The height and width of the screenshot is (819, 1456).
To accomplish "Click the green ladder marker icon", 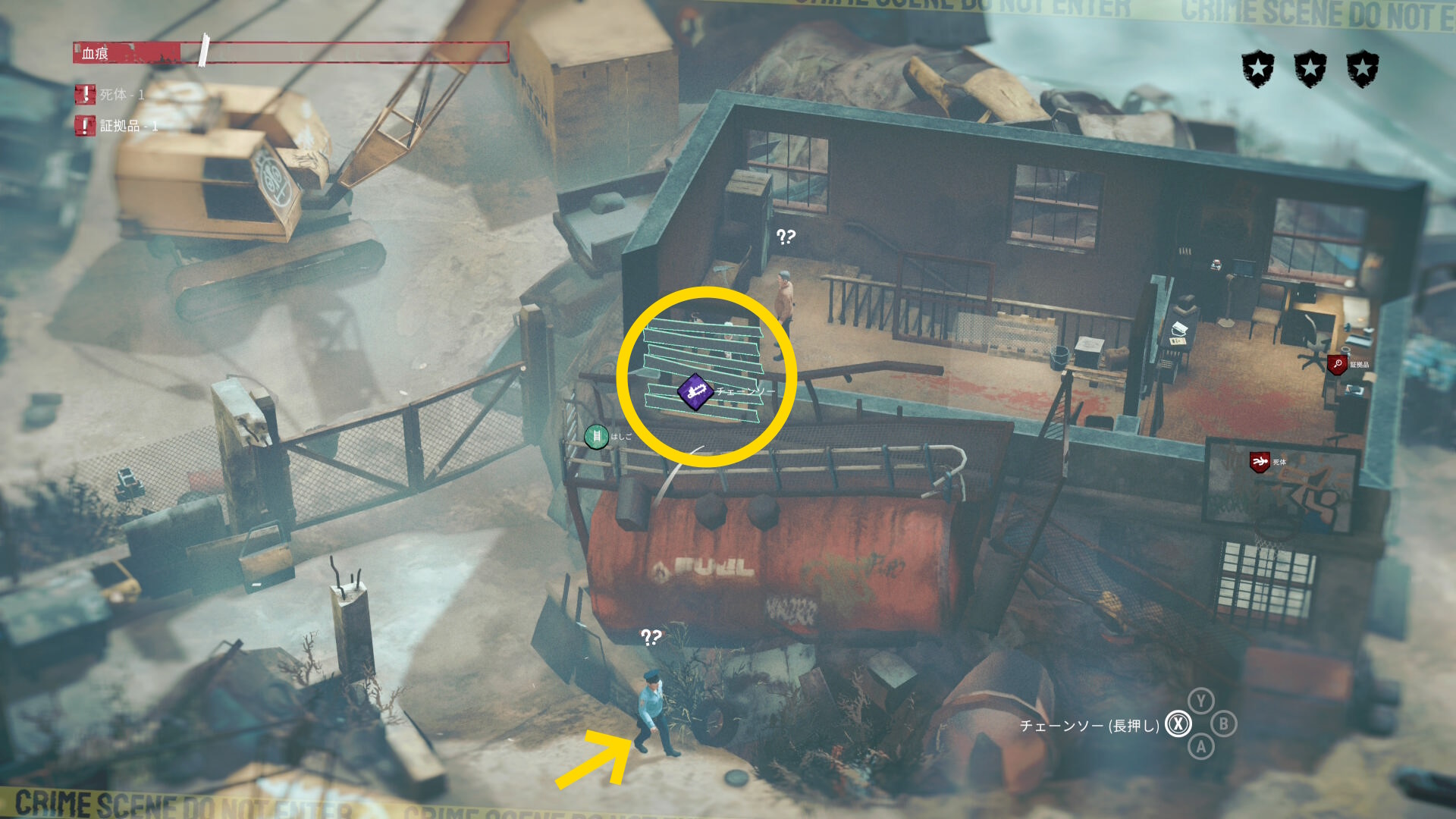I will click(x=596, y=436).
